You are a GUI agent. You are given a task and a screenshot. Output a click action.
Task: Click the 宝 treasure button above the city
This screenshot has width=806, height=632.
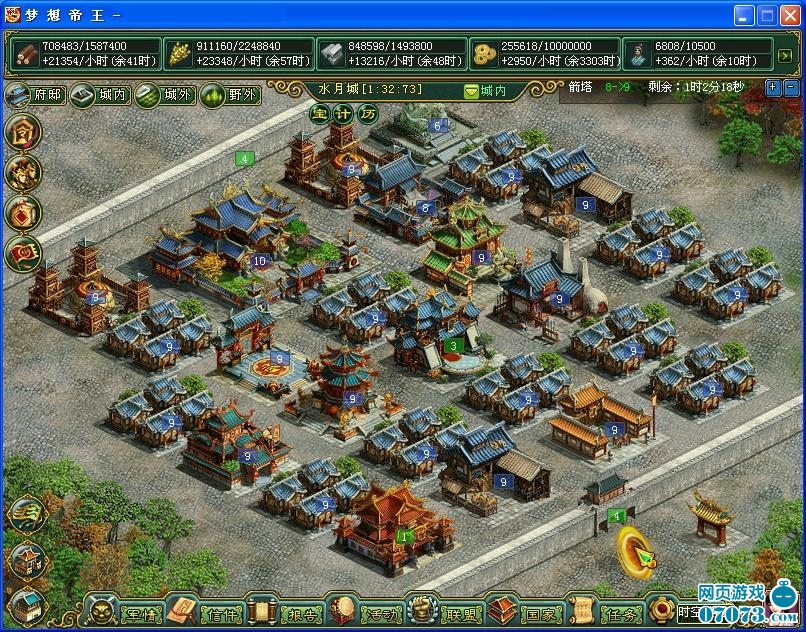(319, 113)
